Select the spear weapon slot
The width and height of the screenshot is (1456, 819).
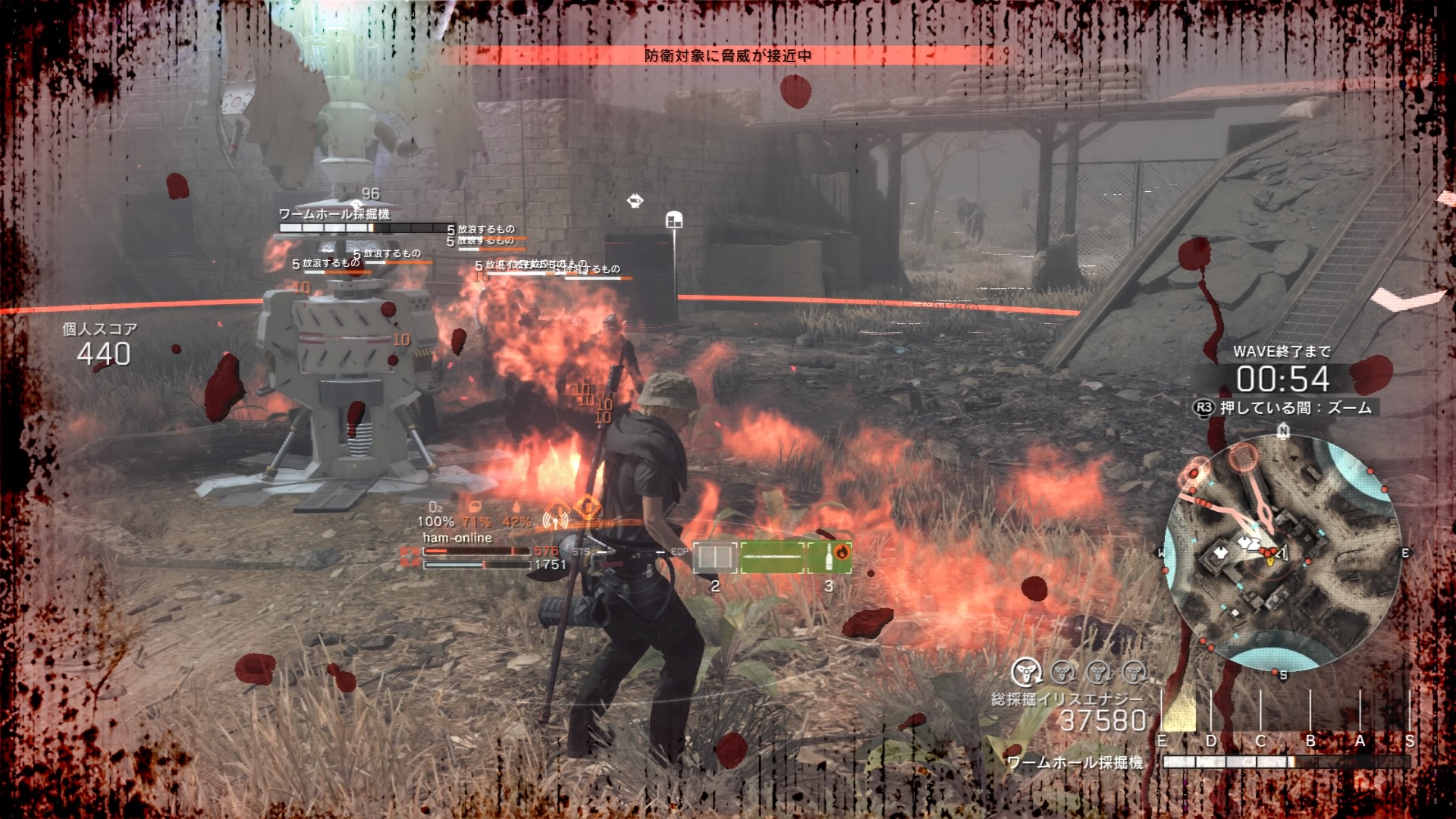tap(772, 558)
